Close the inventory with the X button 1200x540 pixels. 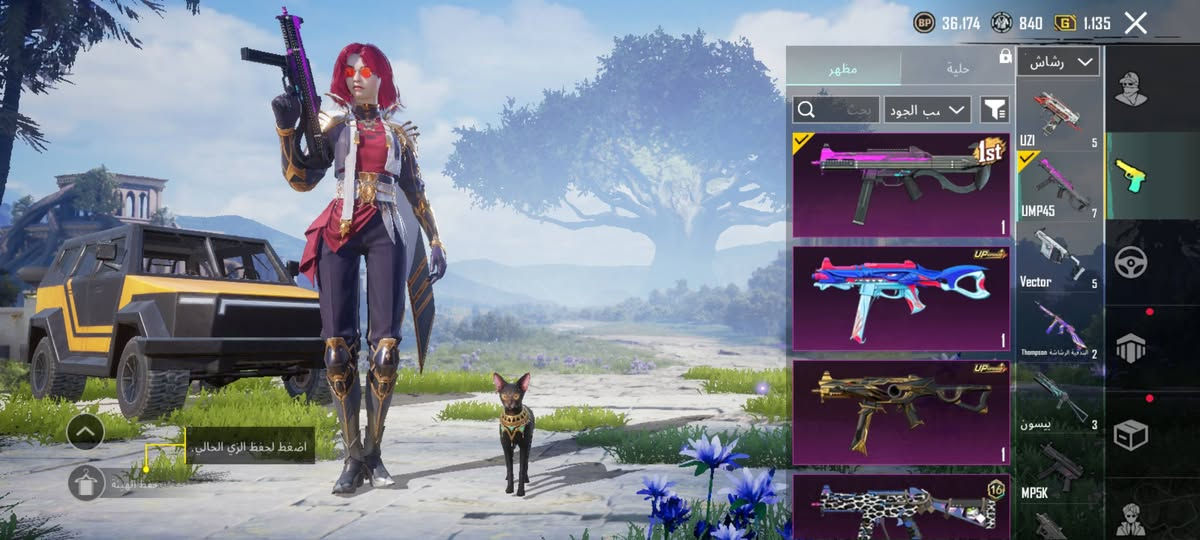tap(1135, 23)
